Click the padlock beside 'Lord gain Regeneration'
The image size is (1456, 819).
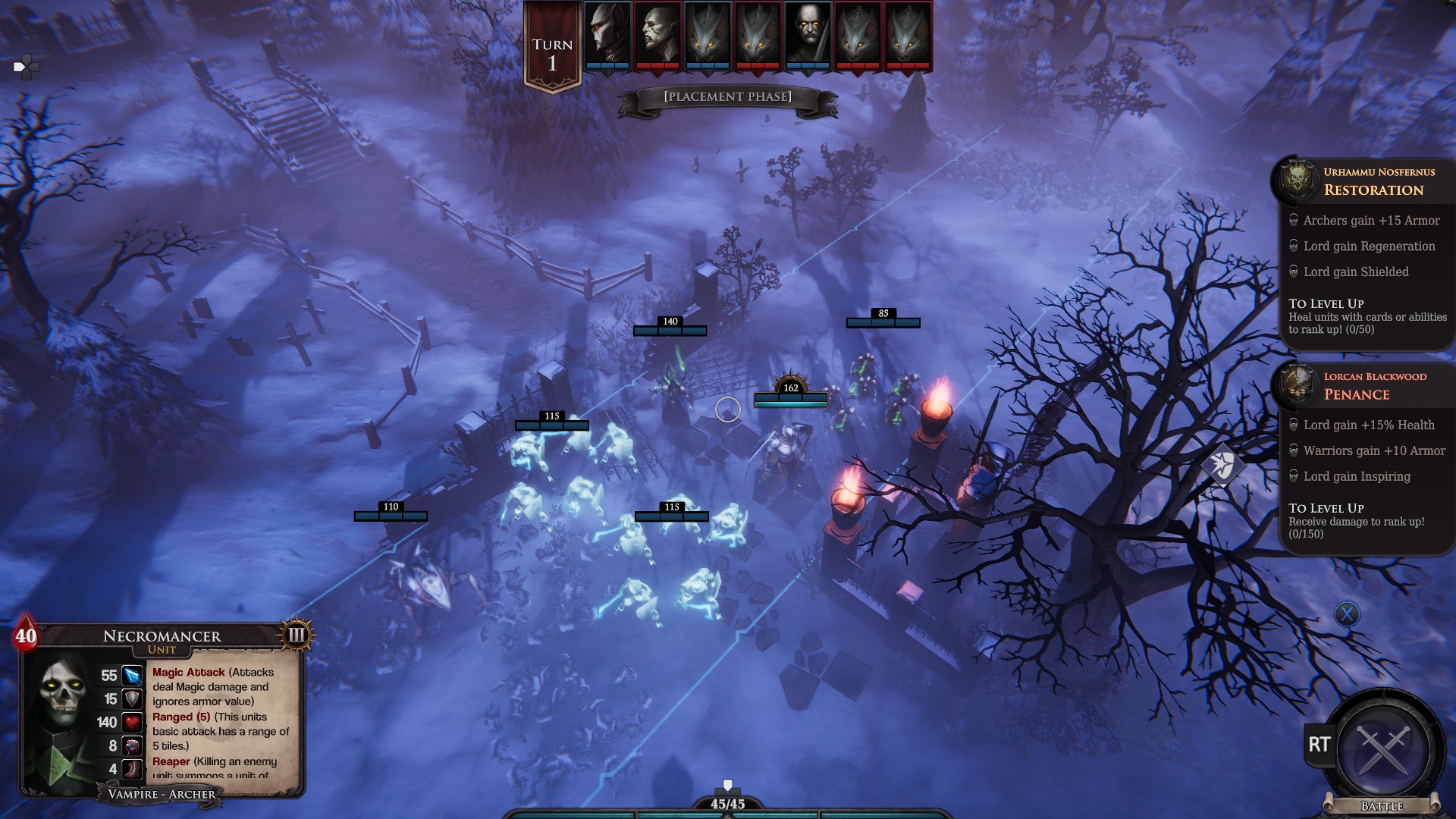coord(1292,246)
